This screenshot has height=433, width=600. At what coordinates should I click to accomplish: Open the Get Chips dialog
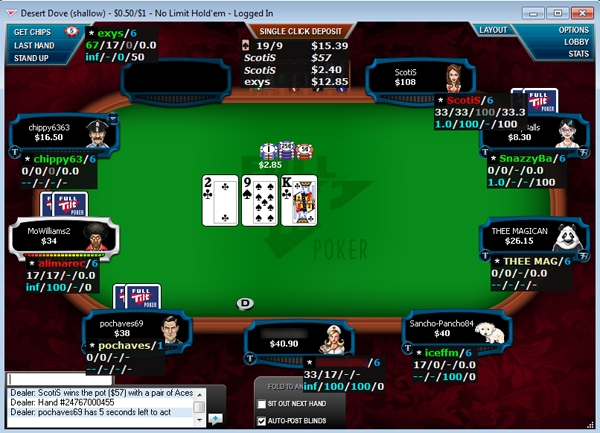(x=33, y=31)
